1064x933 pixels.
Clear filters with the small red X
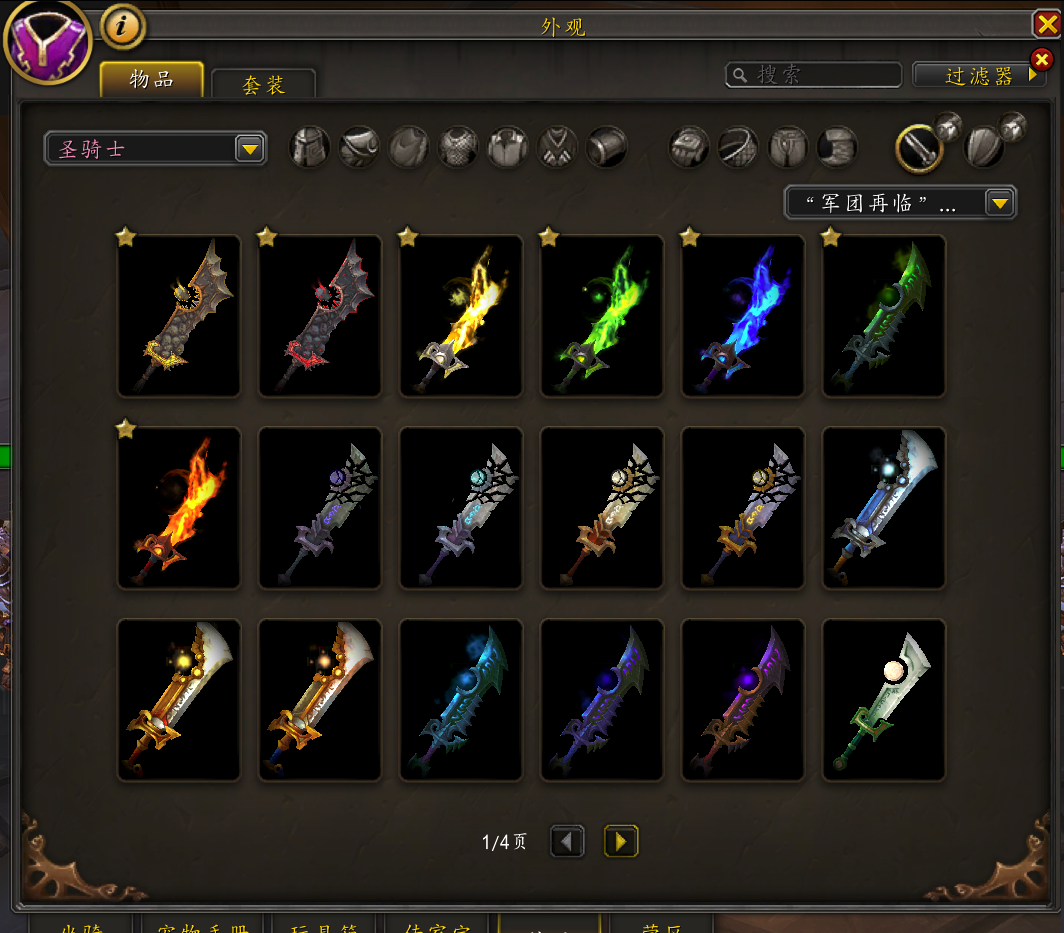1041,60
